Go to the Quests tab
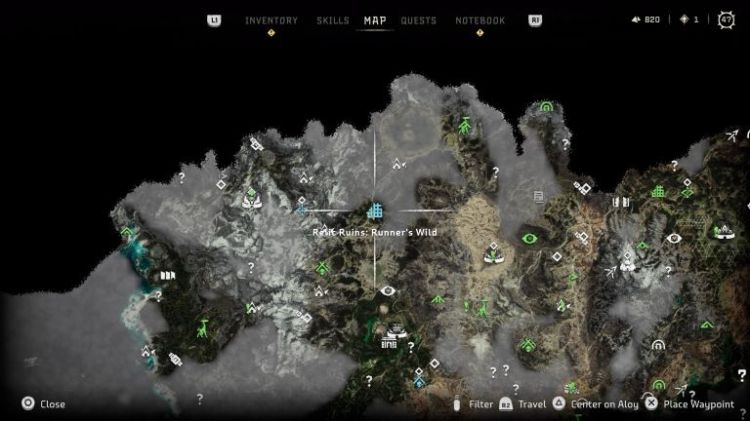This screenshot has width=750, height=421. [x=418, y=20]
